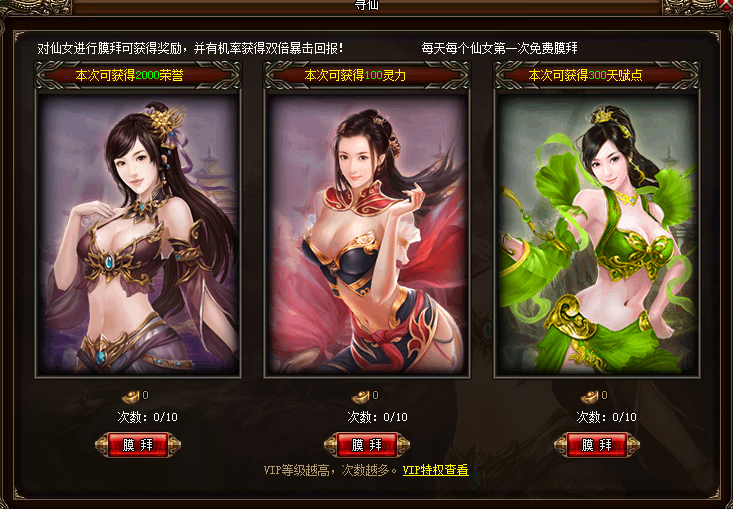
Task: Open the VIP特权查看 link
Action: [x=435, y=470]
